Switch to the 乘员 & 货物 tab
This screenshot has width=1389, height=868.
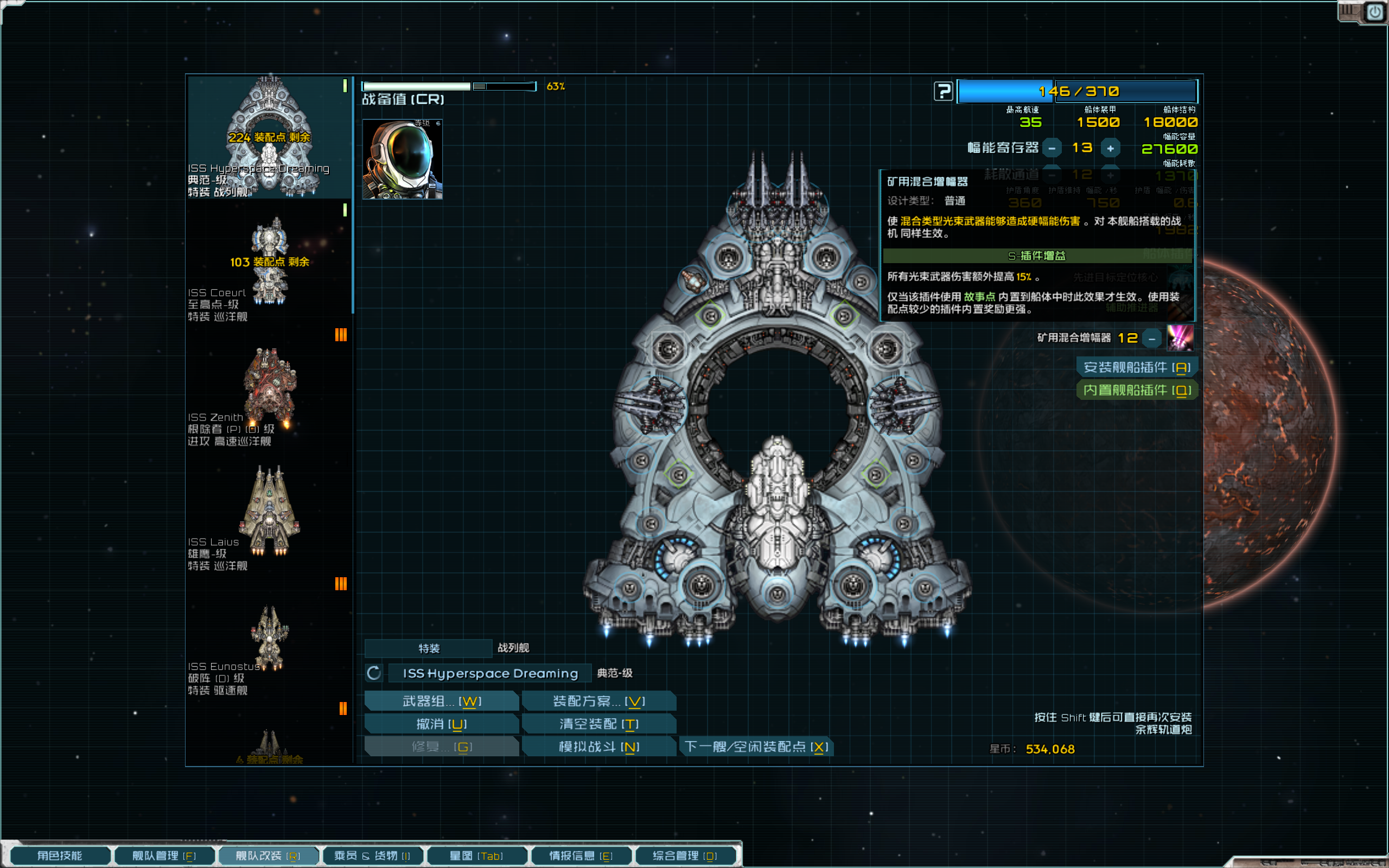pos(373,855)
